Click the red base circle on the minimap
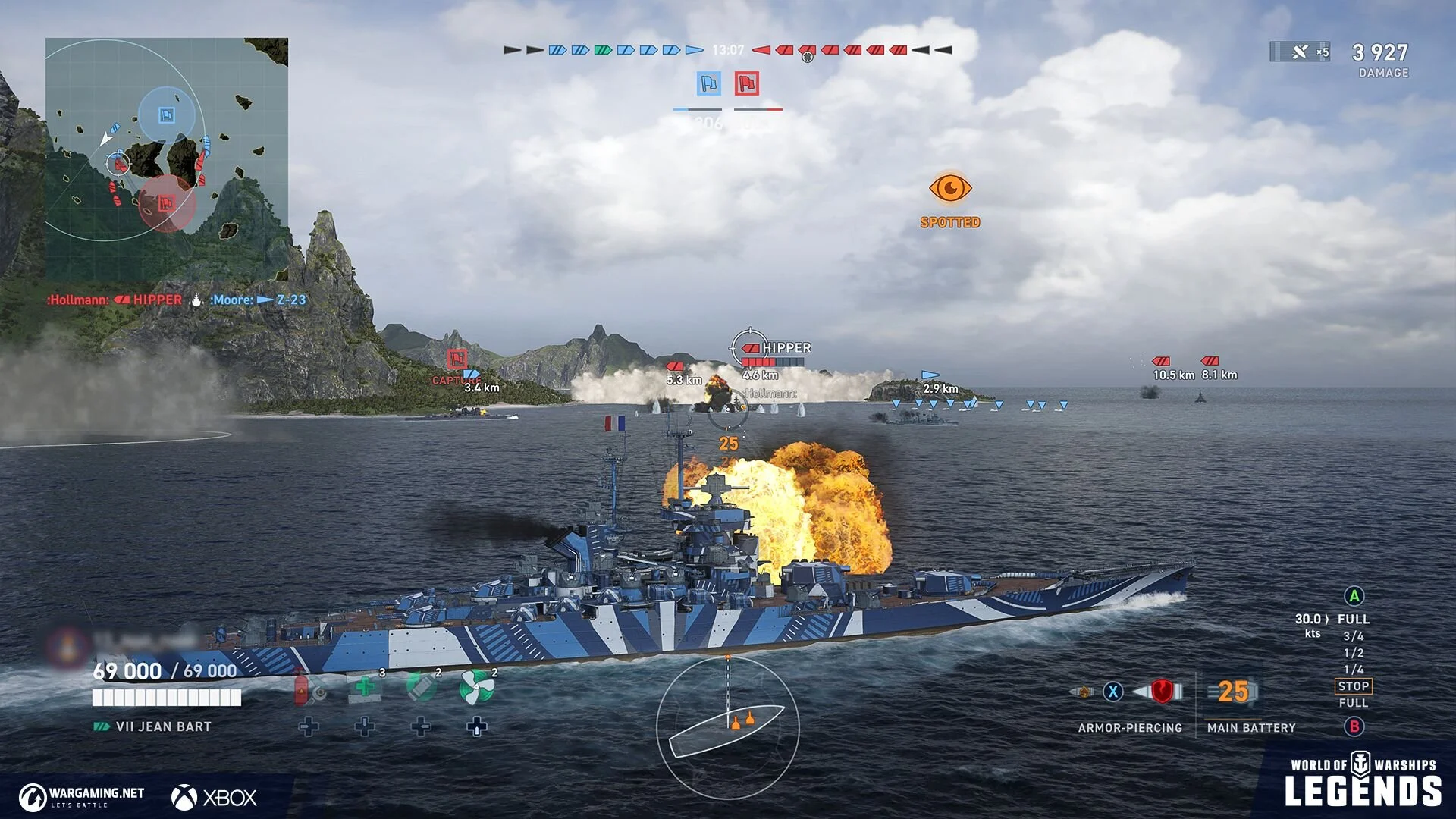 point(166,203)
